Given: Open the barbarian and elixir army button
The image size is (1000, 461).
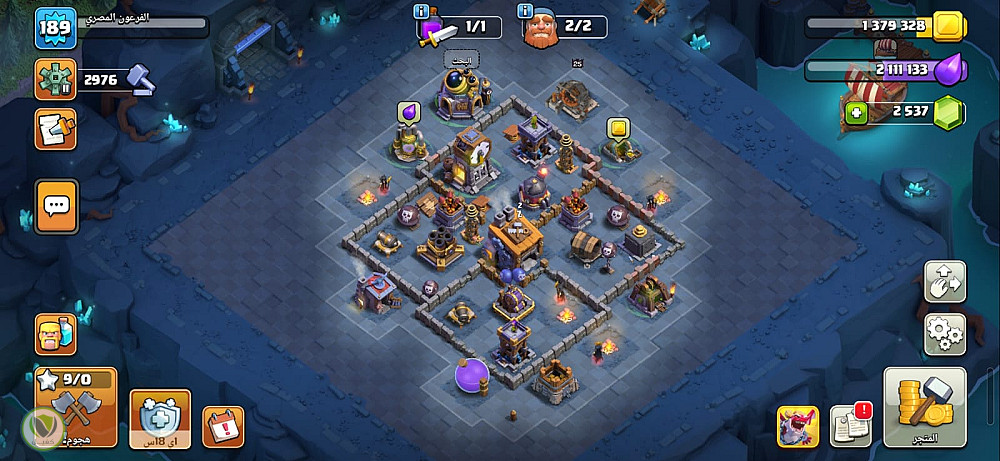Looking at the screenshot, I should (x=56, y=334).
